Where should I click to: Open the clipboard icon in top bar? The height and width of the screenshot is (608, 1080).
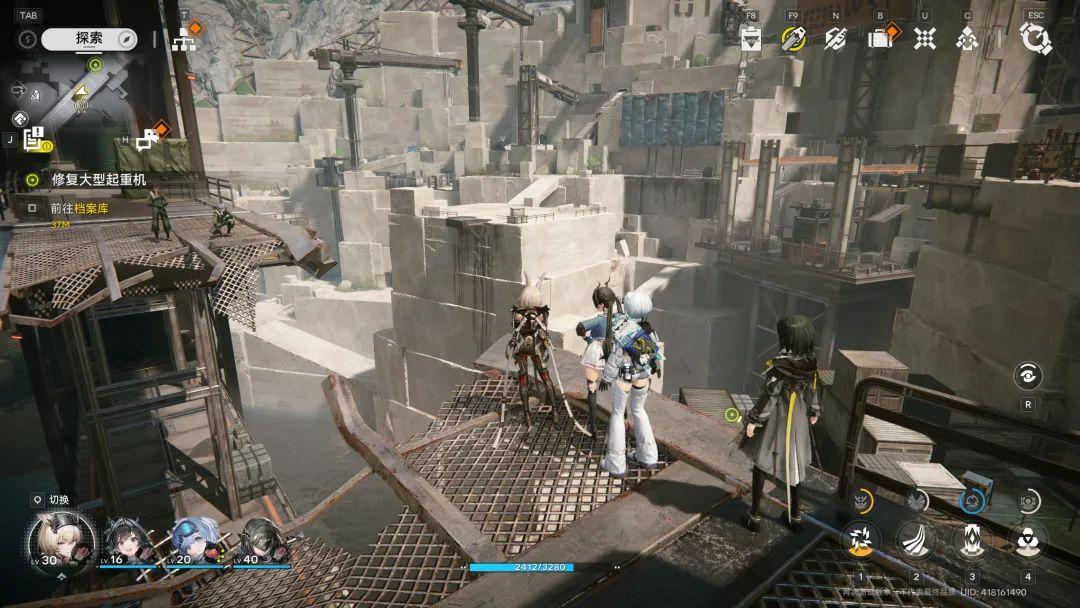752,38
